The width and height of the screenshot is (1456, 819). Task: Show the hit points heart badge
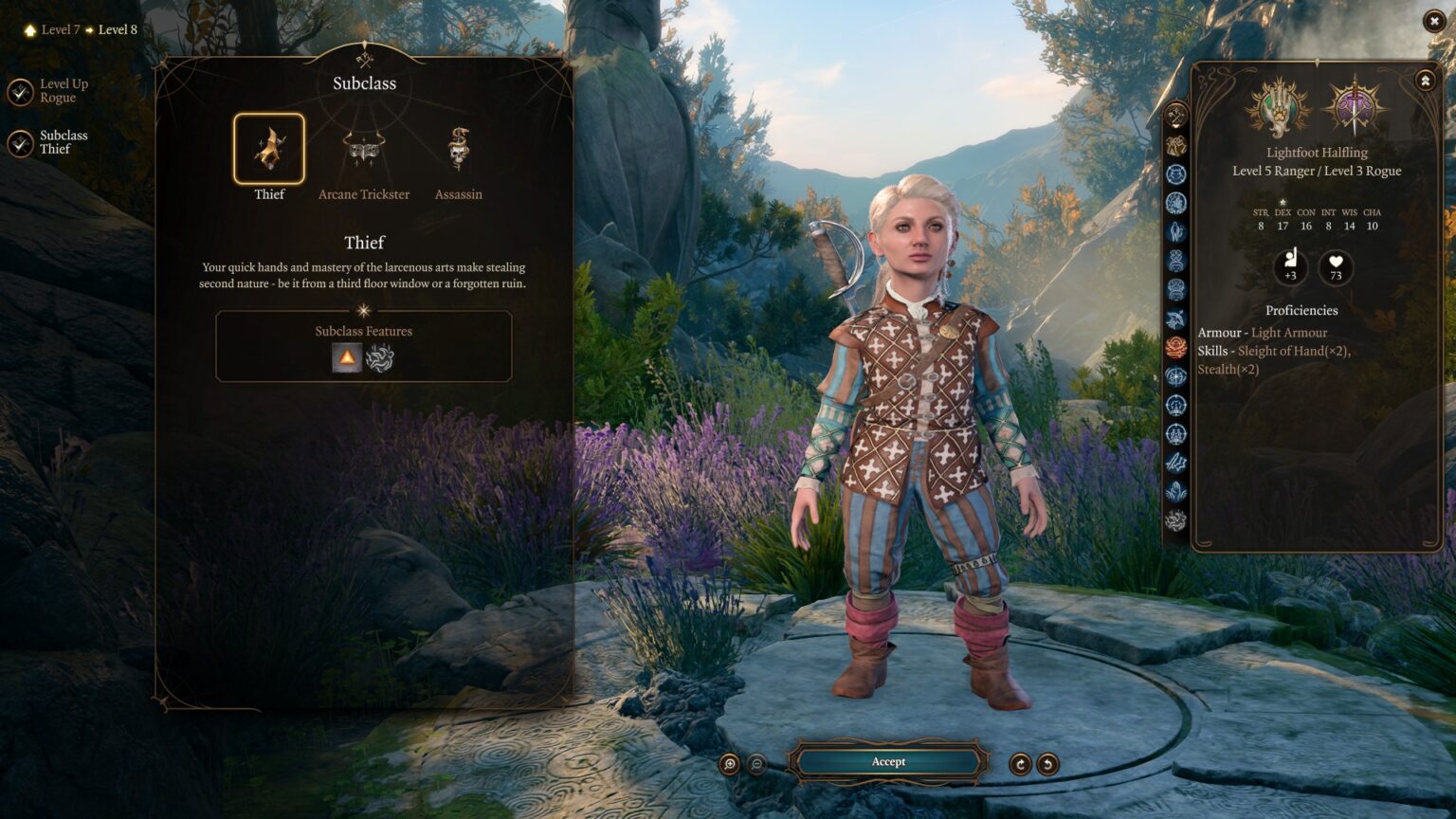(1336, 267)
